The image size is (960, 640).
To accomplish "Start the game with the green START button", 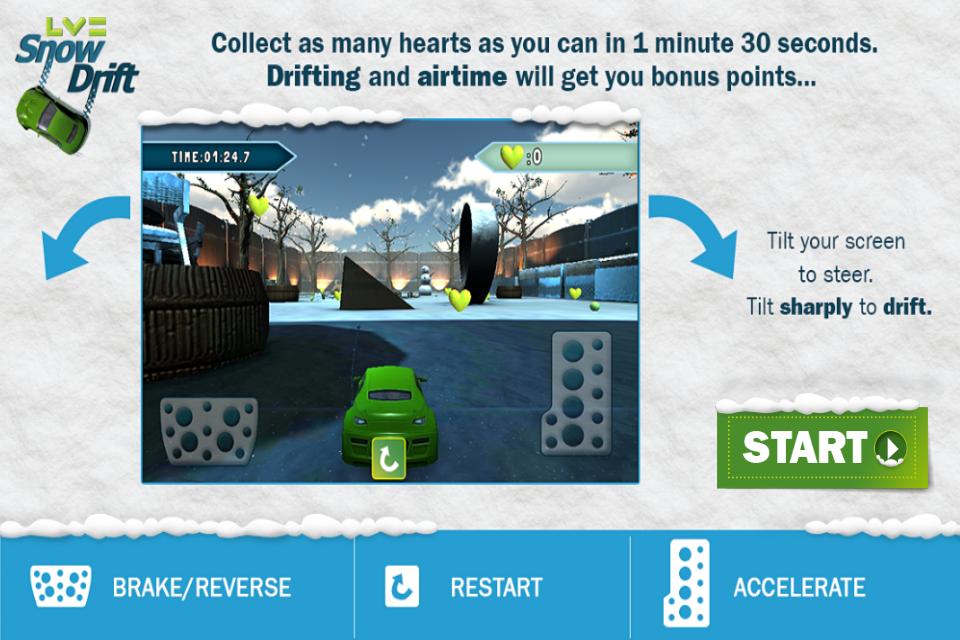I will pyautogui.click(x=822, y=447).
